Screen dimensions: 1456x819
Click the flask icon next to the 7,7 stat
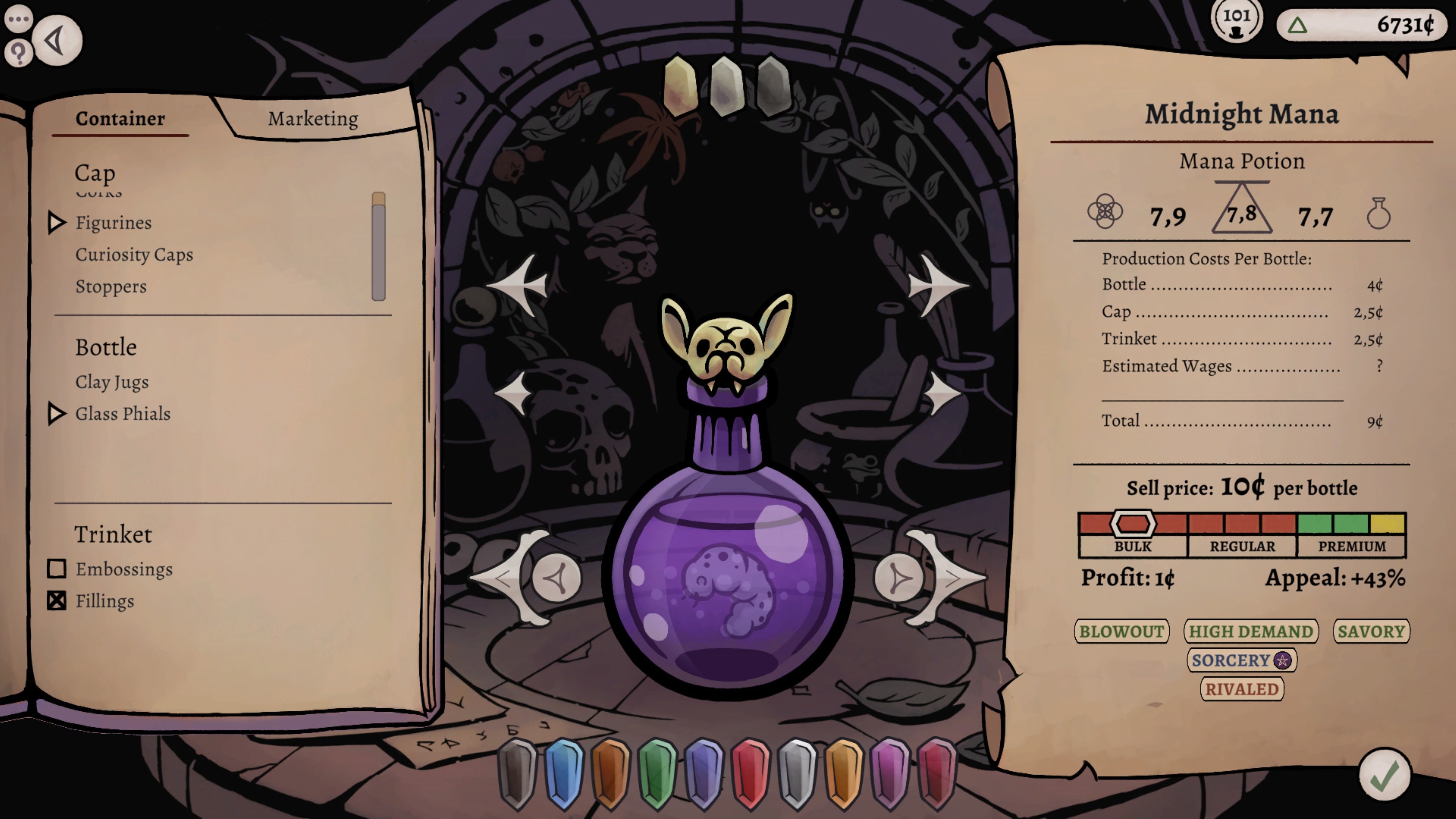tap(1379, 213)
